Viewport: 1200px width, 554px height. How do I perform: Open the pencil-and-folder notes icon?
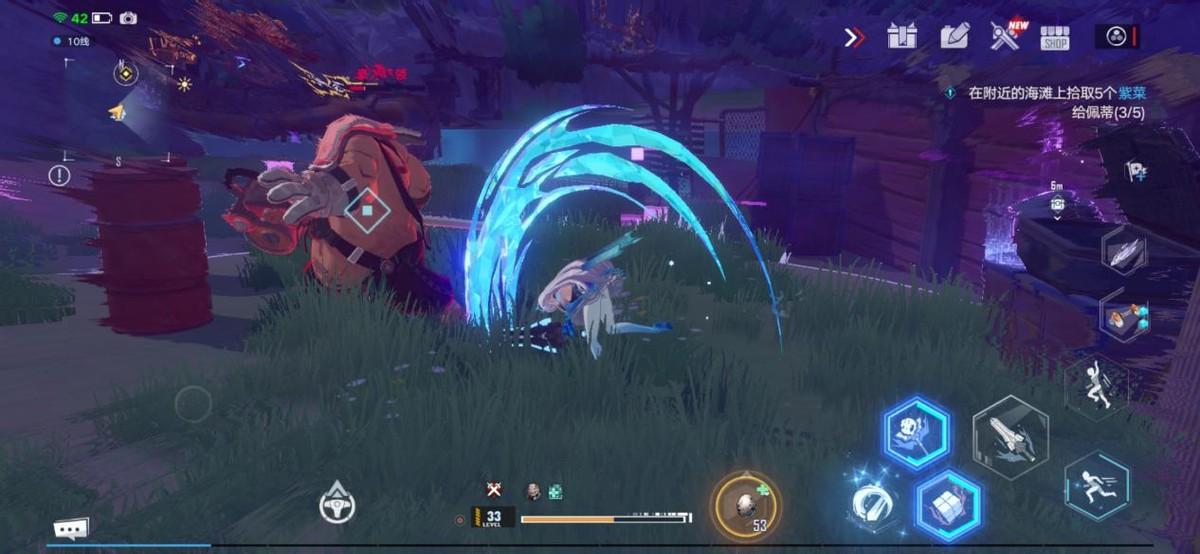coord(954,37)
